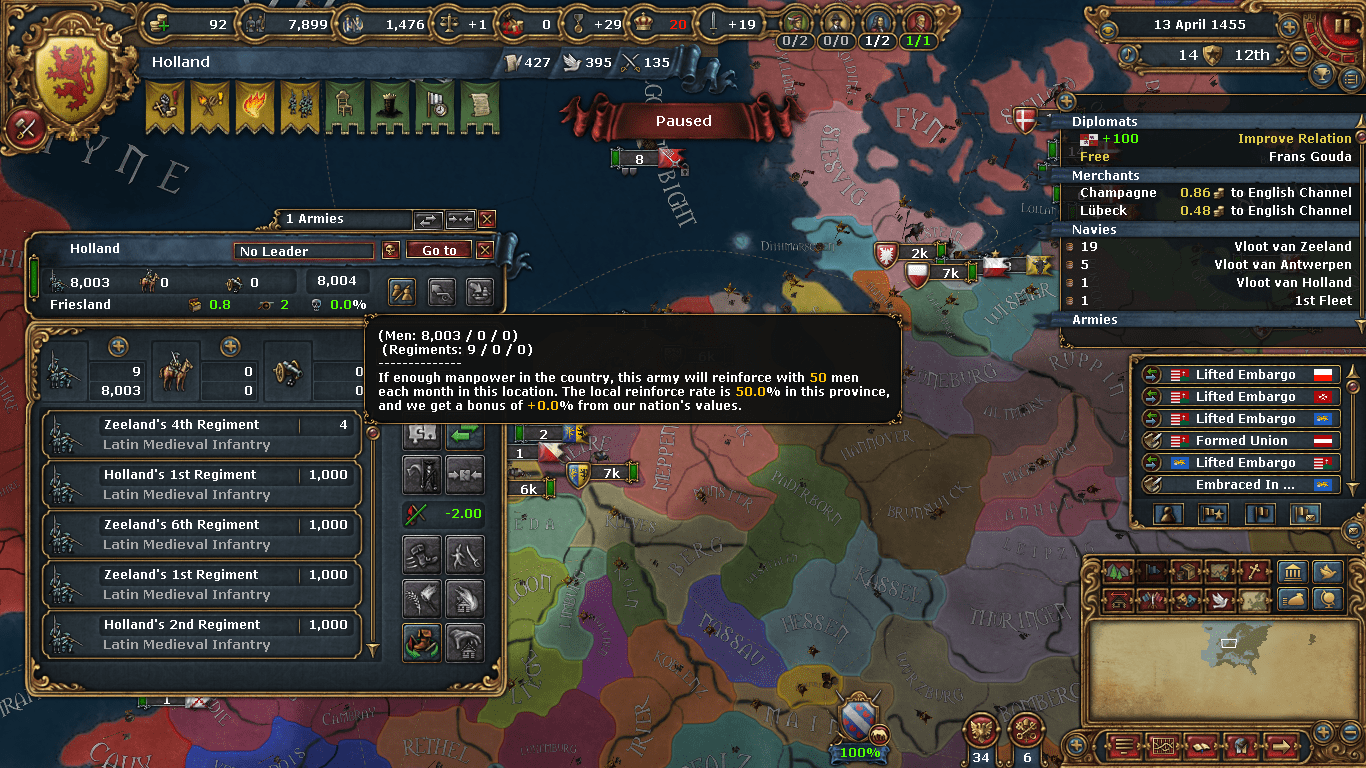Open the ledger graph icon bottom right

point(1164,746)
